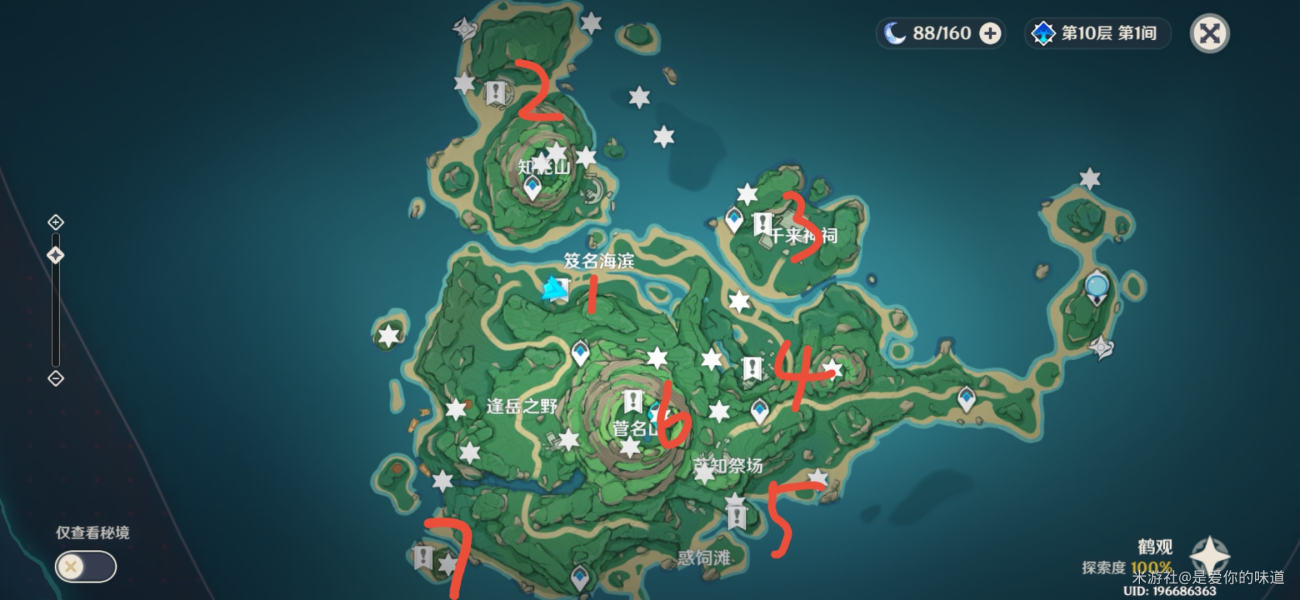Select the teleport waypoint at 知比山
This screenshot has width=1300, height=600.
point(533,186)
